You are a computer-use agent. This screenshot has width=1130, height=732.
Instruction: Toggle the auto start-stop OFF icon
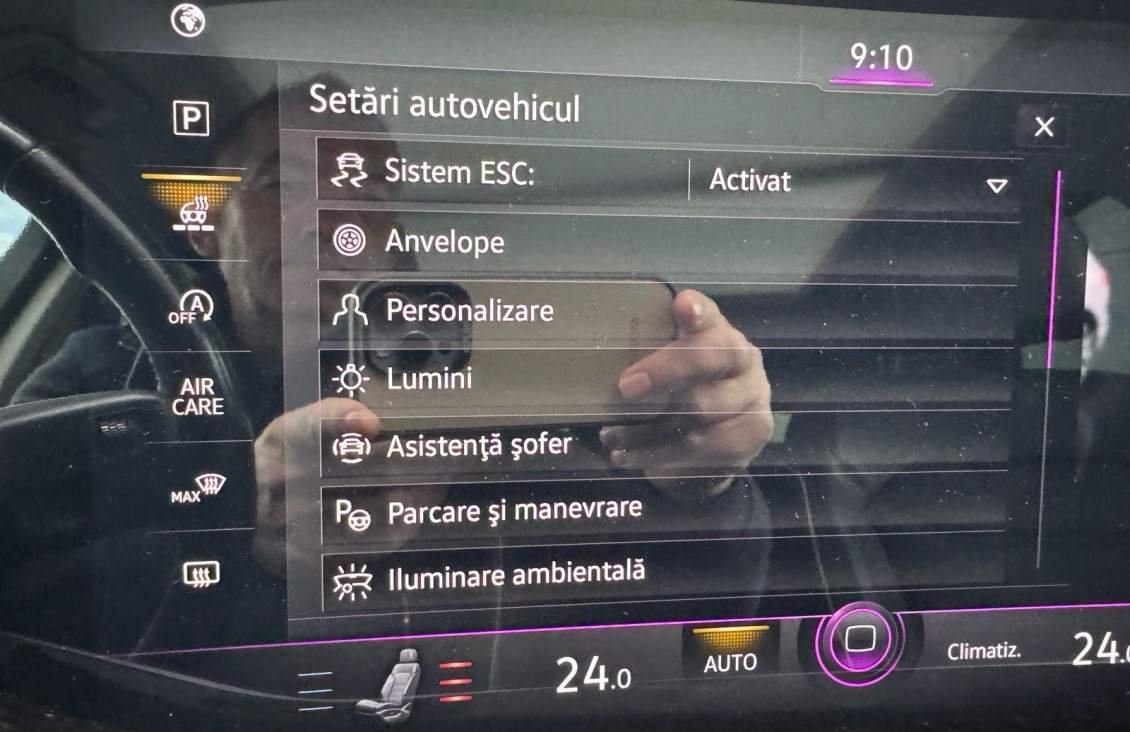191,308
